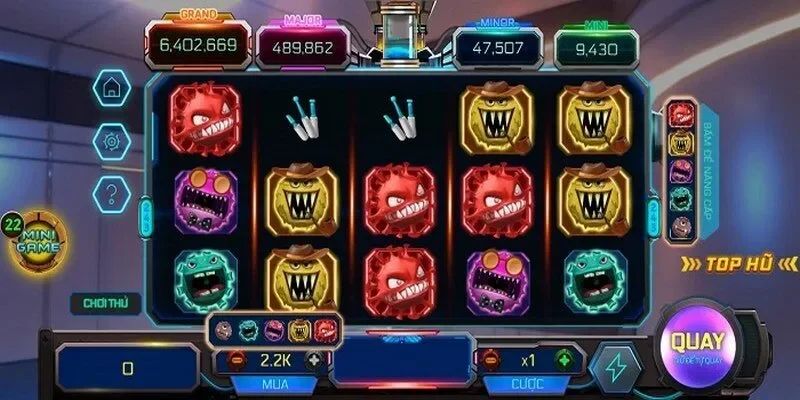This screenshot has width=800, height=400.
Task: Show help via the question mark icon
Action: click(111, 192)
